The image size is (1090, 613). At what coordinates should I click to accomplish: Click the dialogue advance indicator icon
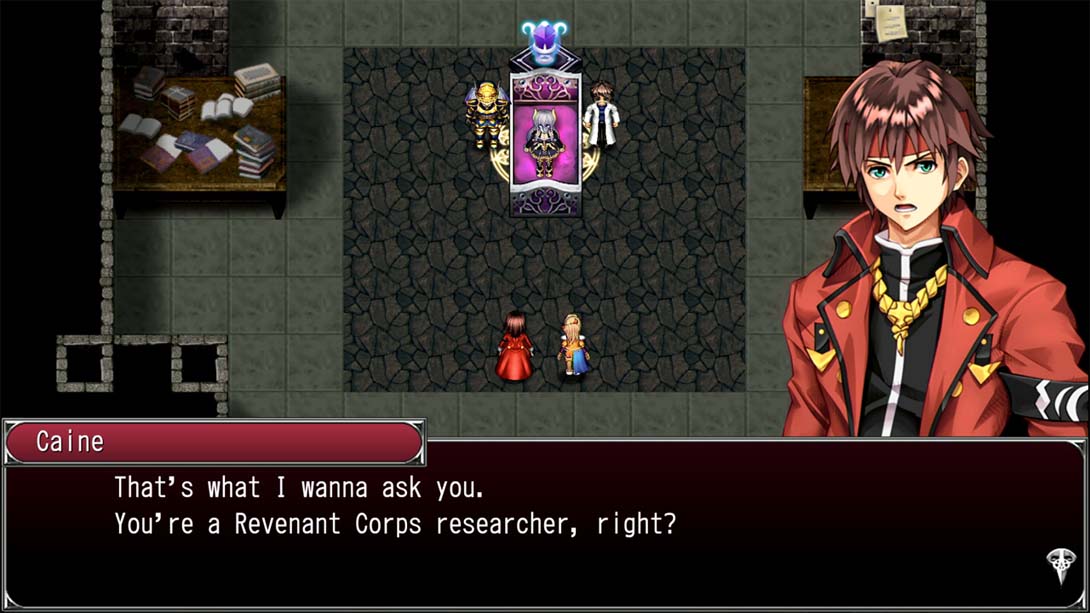point(1059,566)
